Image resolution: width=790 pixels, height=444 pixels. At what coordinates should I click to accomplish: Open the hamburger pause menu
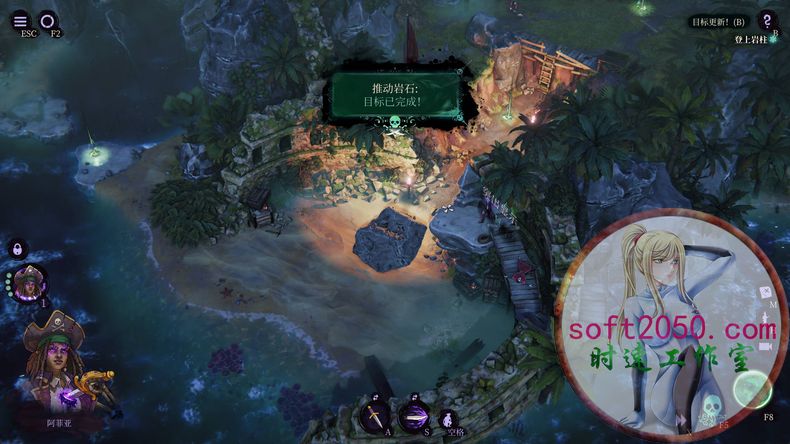coord(21,20)
